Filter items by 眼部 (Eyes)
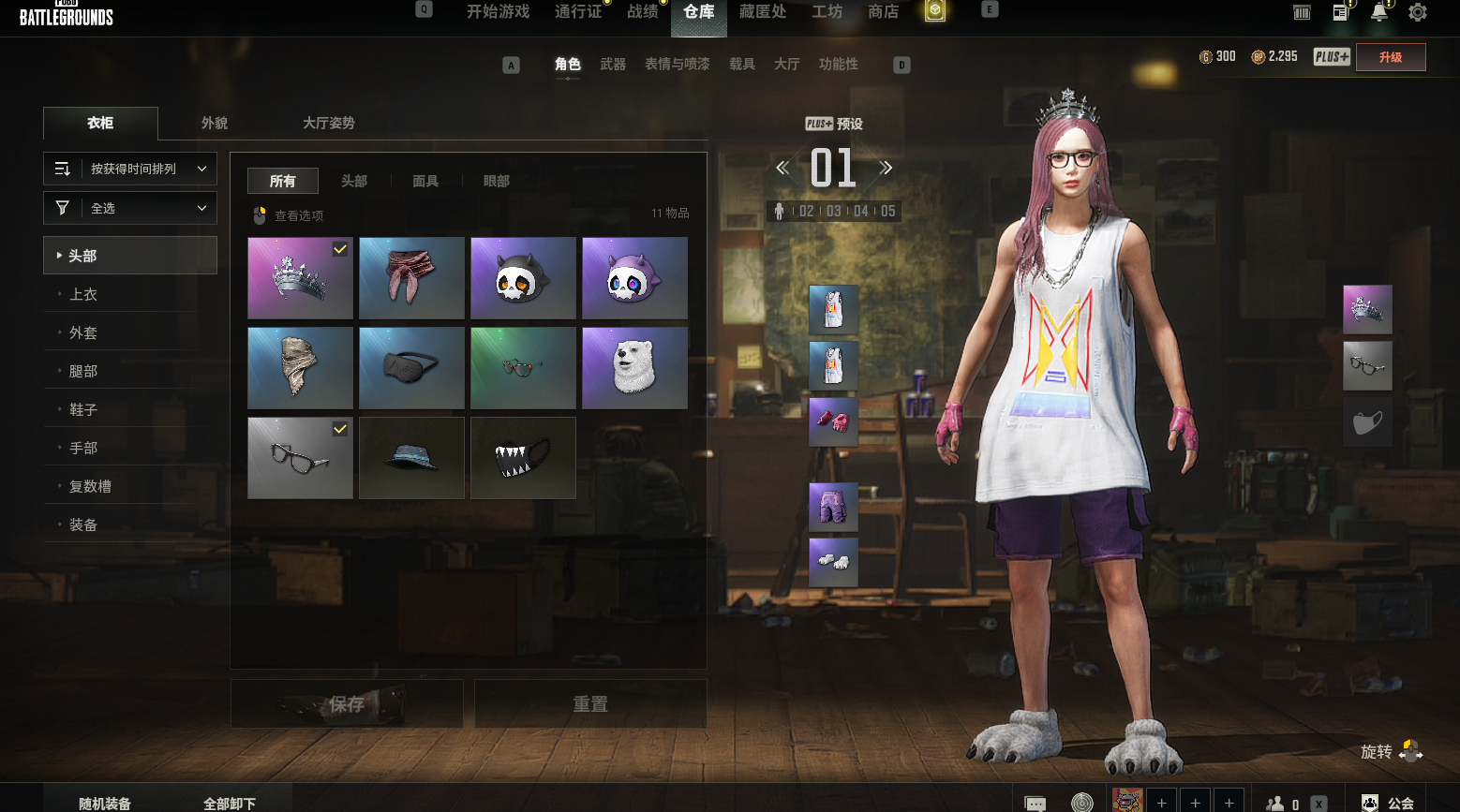This screenshot has width=1460, height=812. point(497,181)
